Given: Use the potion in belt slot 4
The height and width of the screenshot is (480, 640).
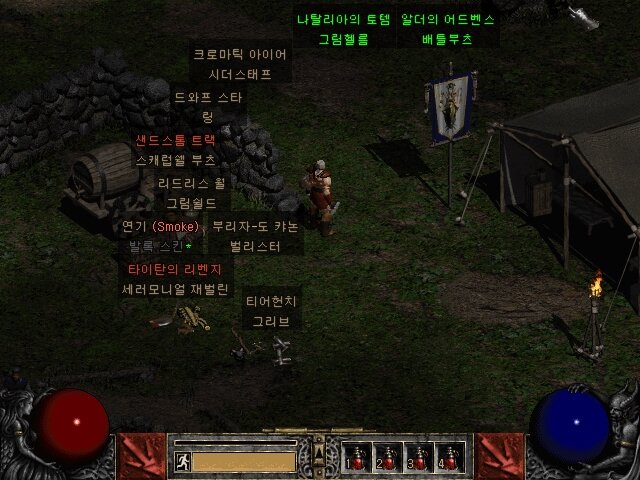Looking at the screenshot, I should [448, 457].
